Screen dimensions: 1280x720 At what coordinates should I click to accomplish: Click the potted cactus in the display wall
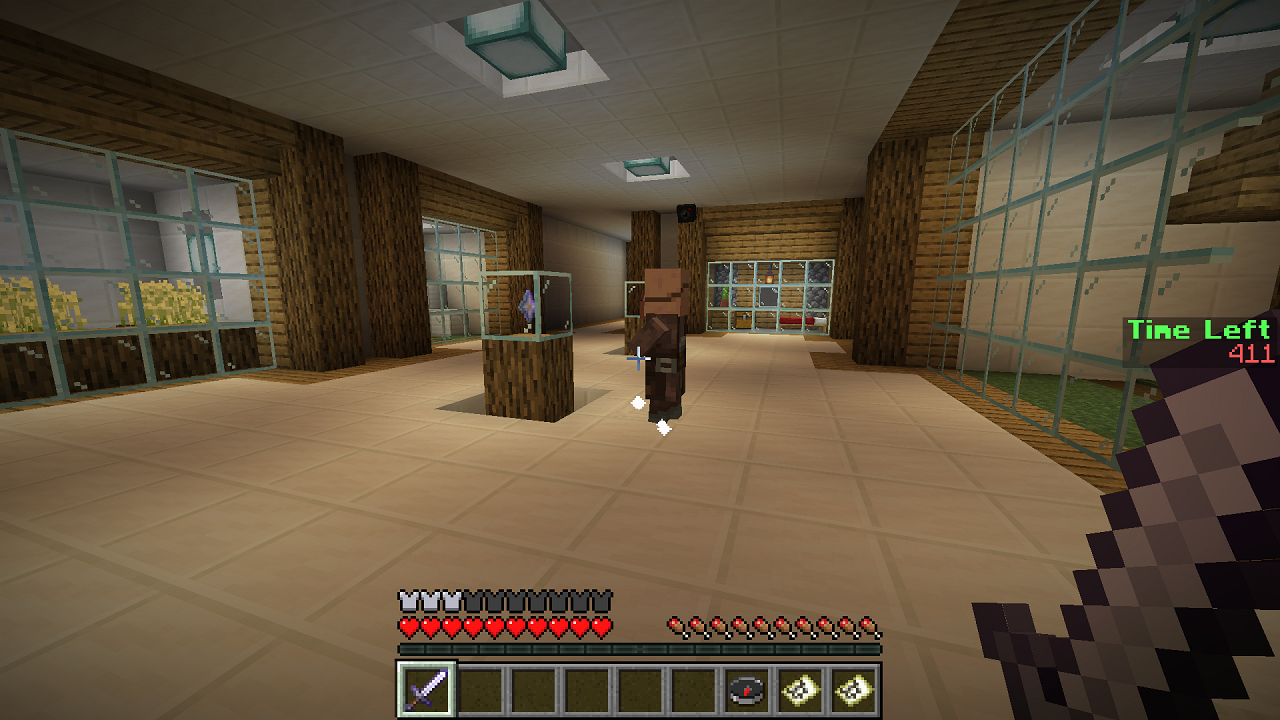[724, 297]
